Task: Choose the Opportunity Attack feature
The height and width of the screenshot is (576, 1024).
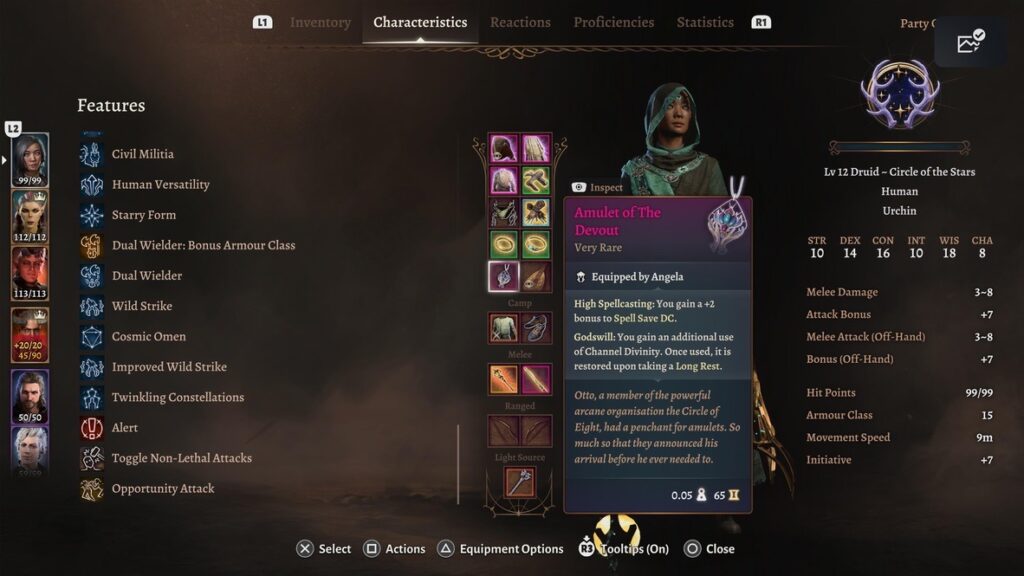Action: pos(162,489)
